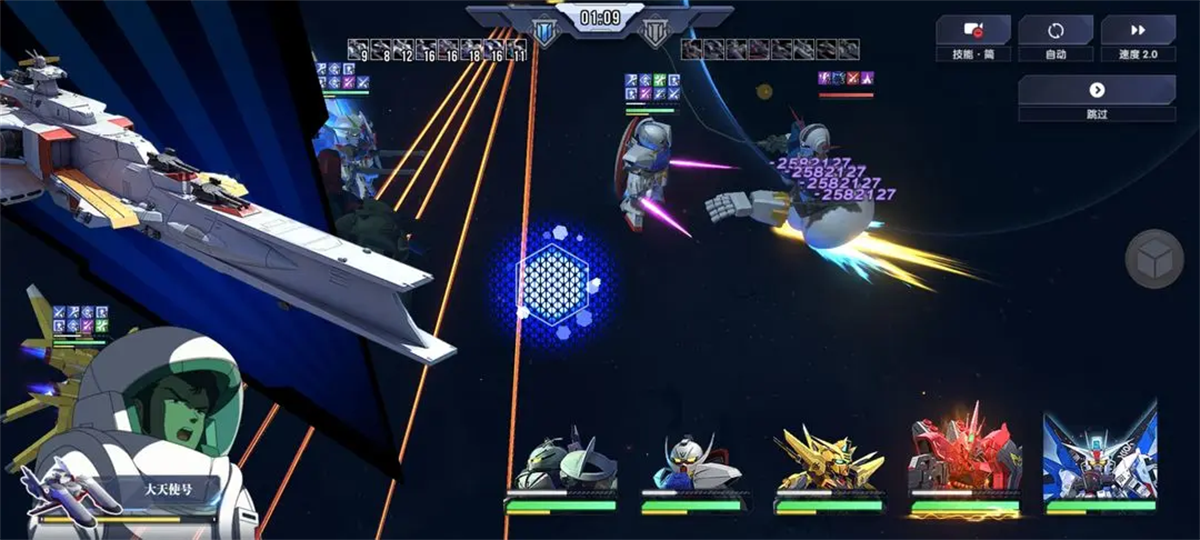The height and width of the screenshot is (540, 1200).
Task: Choose the golden mobile suit portrait
Action: tap(829, 463)
